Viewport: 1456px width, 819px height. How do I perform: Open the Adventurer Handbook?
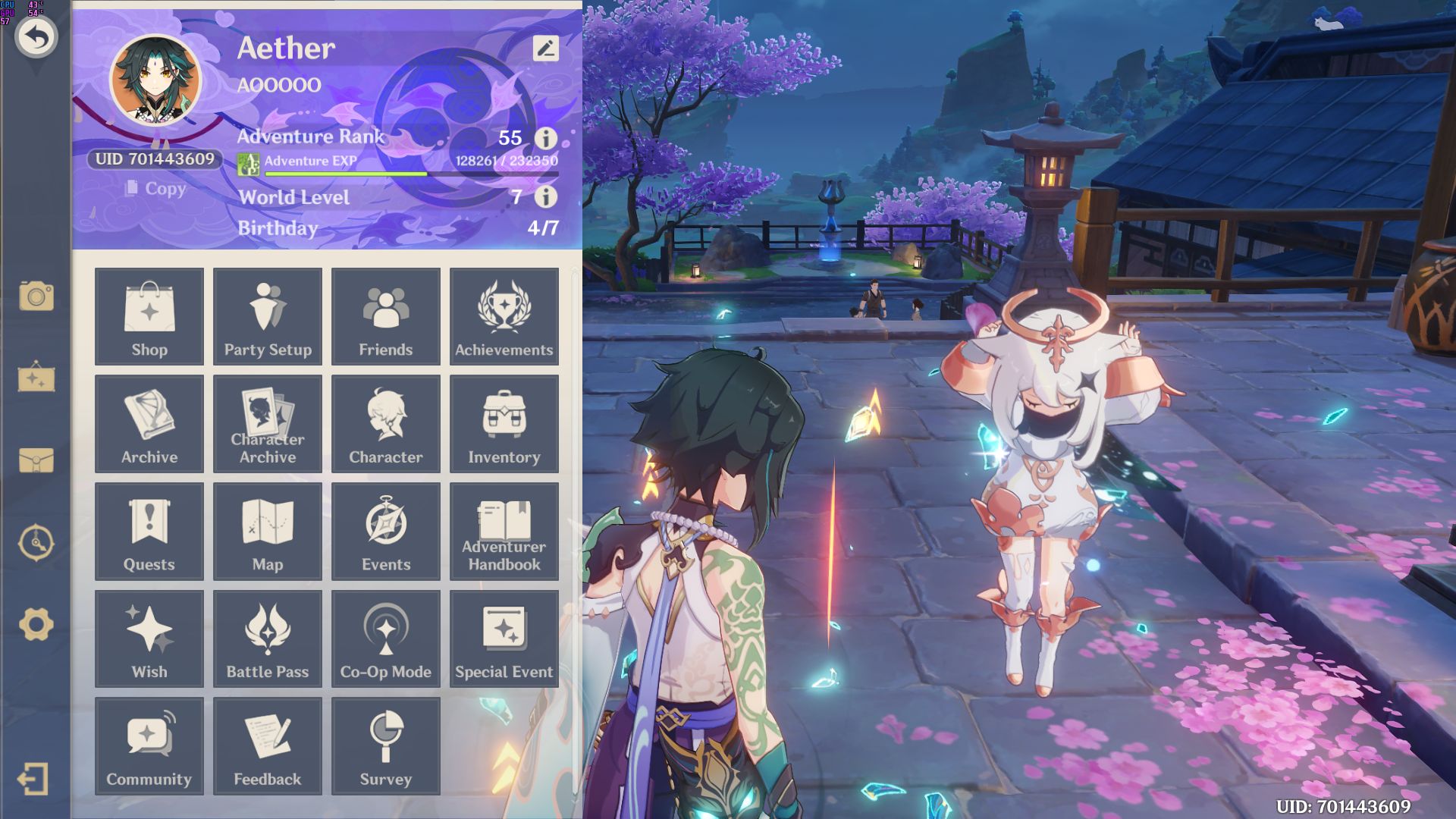(x=504, y=531)
